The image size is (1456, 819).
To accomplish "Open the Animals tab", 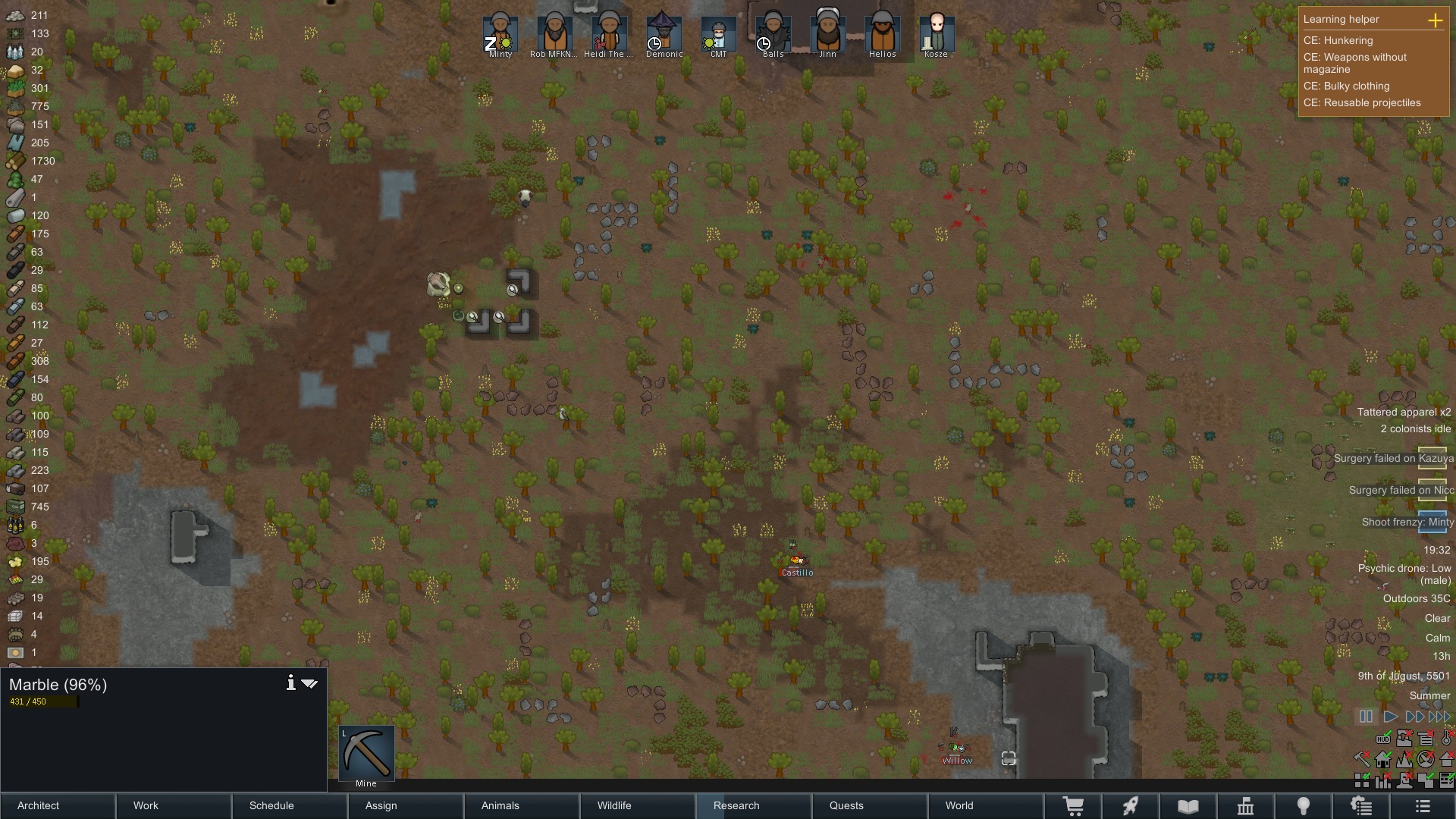I will point(522,805).
